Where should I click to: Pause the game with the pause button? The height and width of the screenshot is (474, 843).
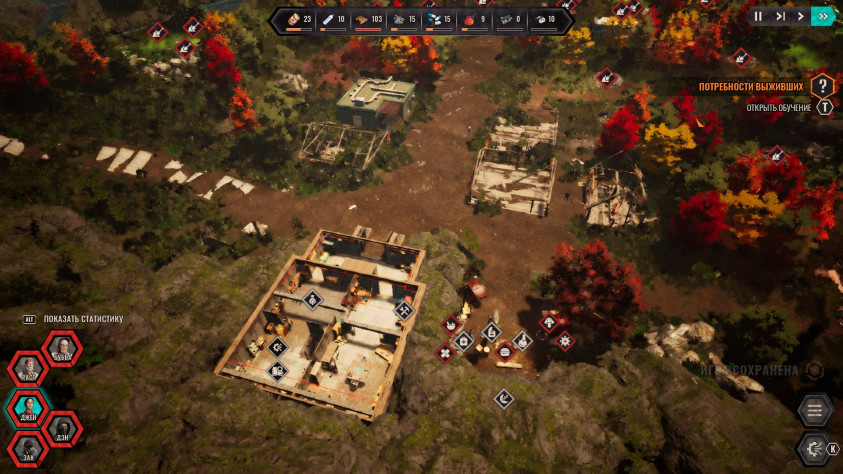tap(758, 16)
